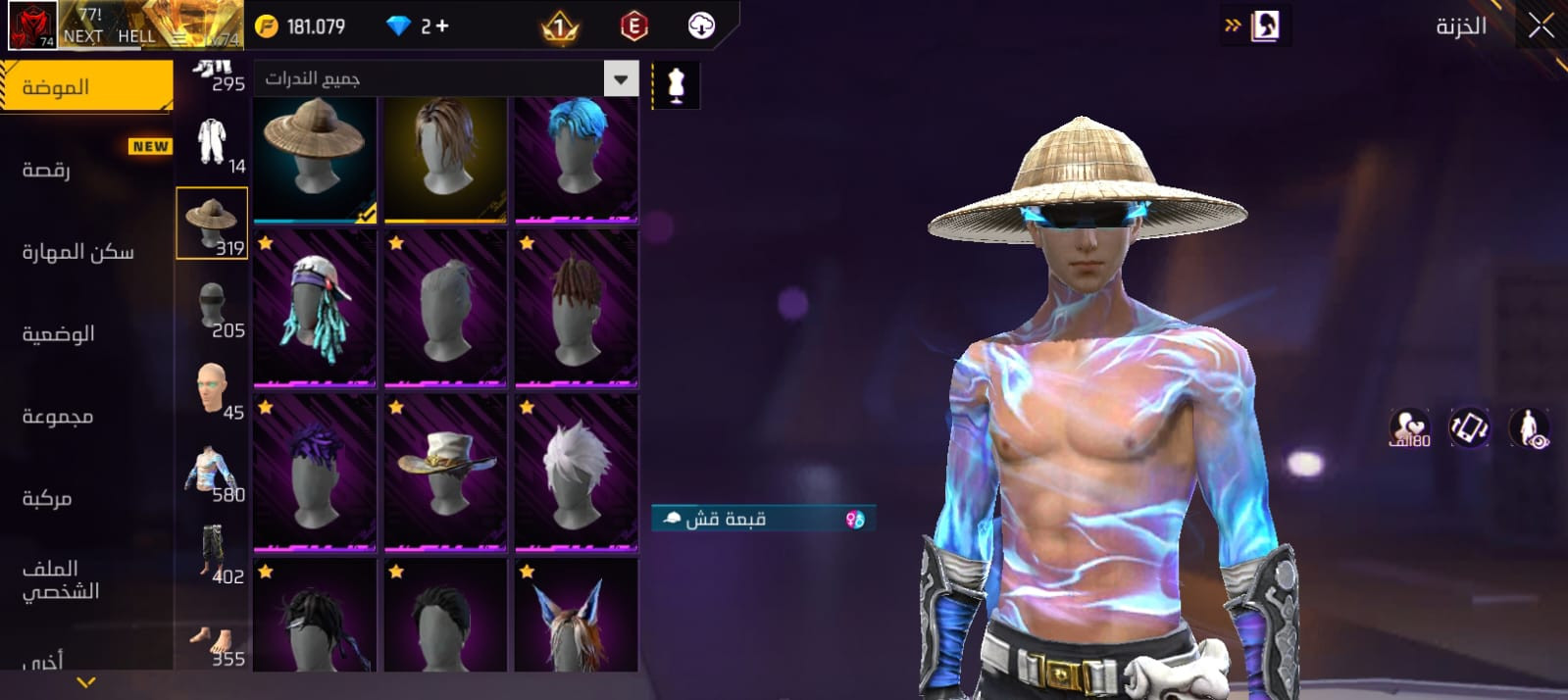Close the vault screen with the X
This screenshot has width=1568, height=700.
(x=1541, y=26)
